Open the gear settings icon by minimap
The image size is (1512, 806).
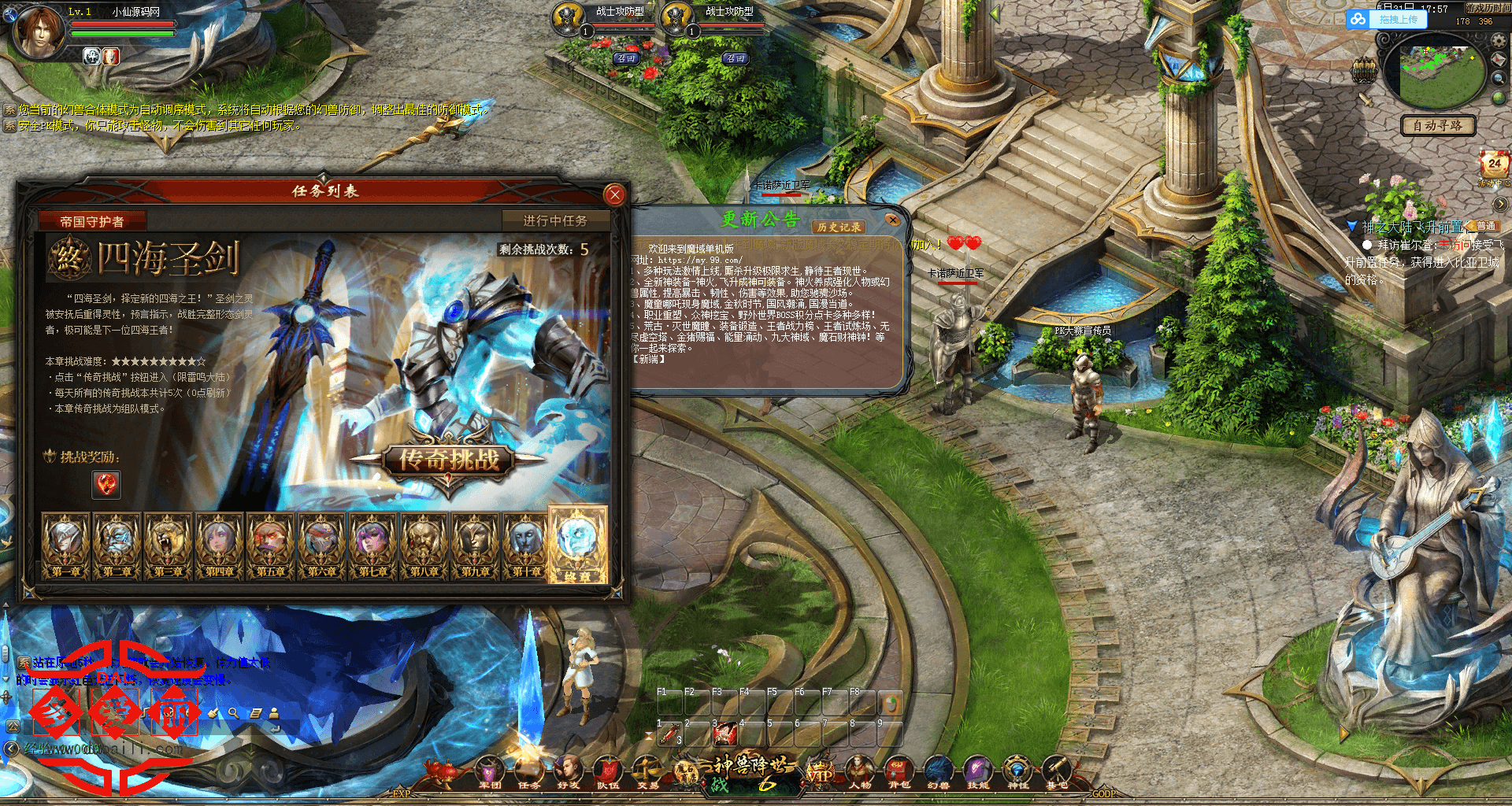(x=1499, y=40)
